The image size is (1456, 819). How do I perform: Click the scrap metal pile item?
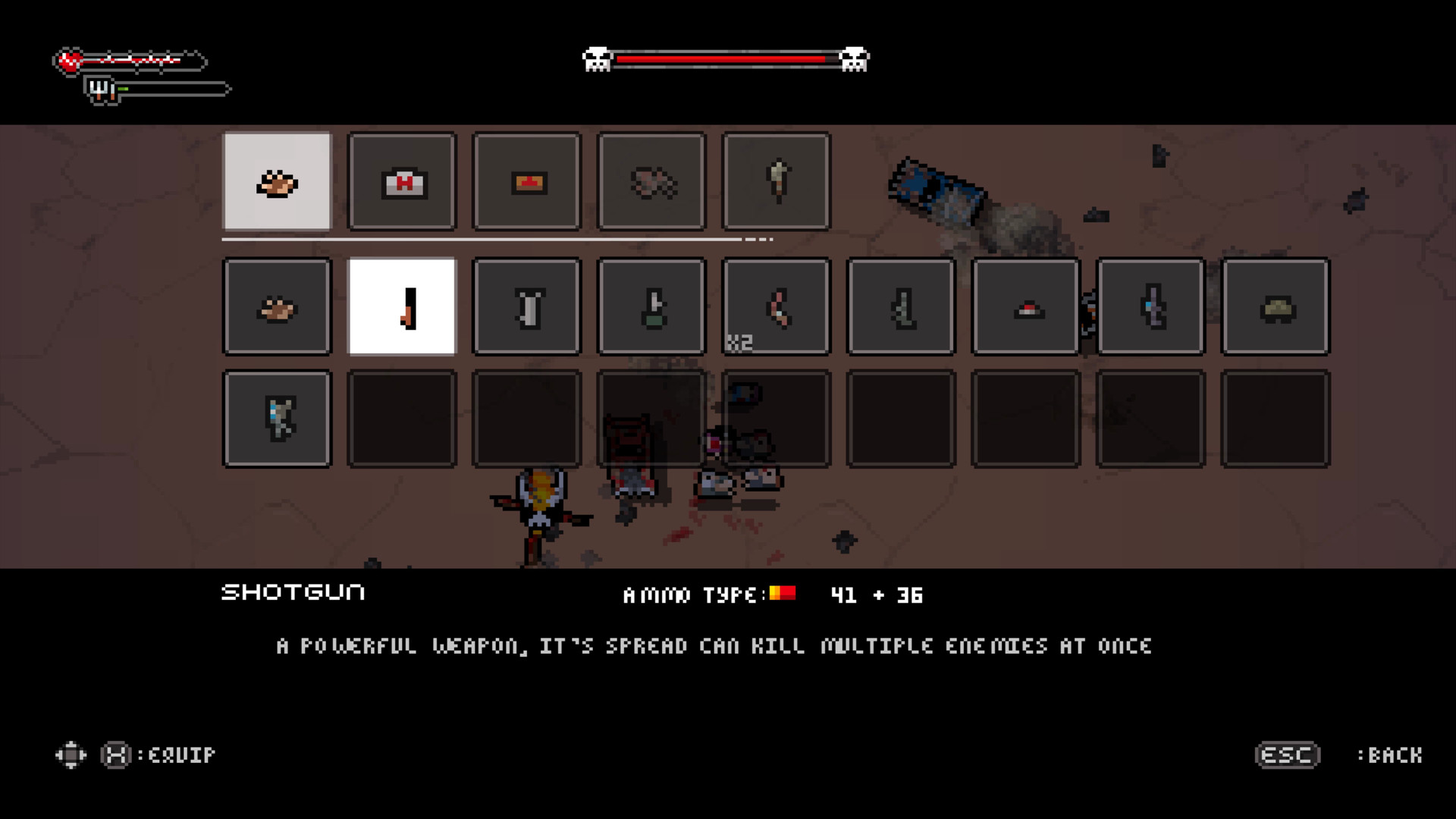651,180
